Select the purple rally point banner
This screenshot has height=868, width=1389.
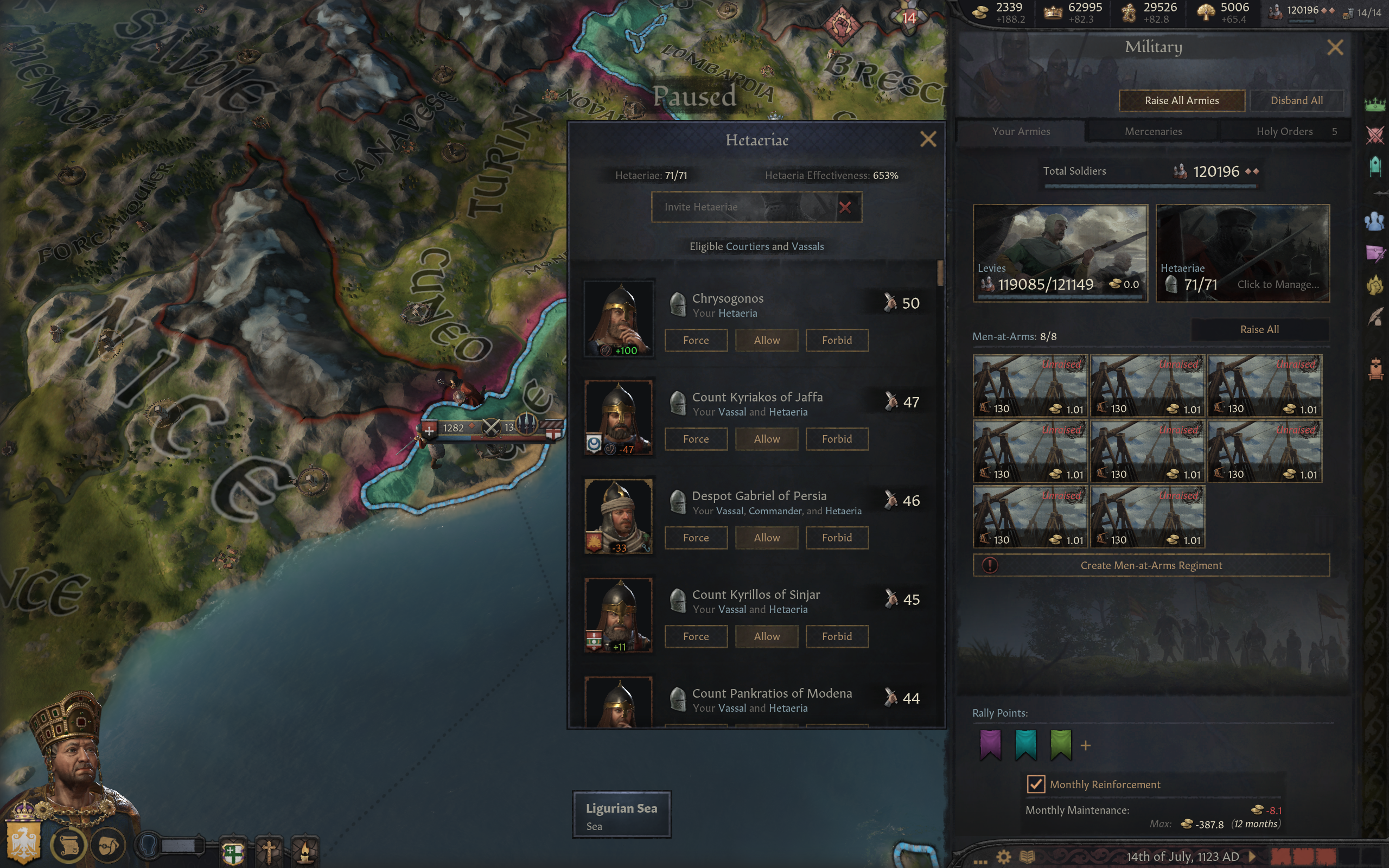[990, 744]
